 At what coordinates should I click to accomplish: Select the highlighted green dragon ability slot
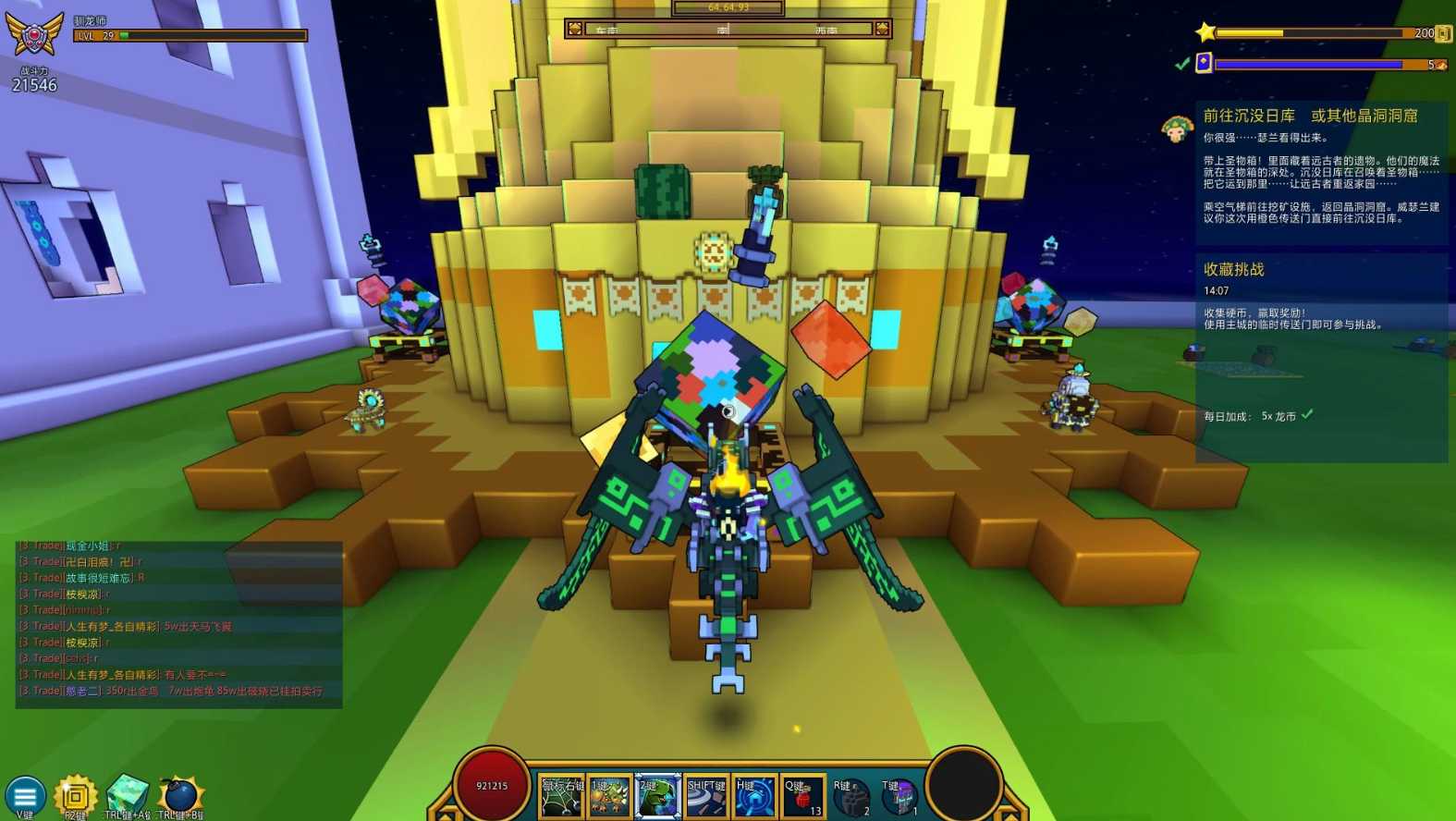(x=657, y=797)
